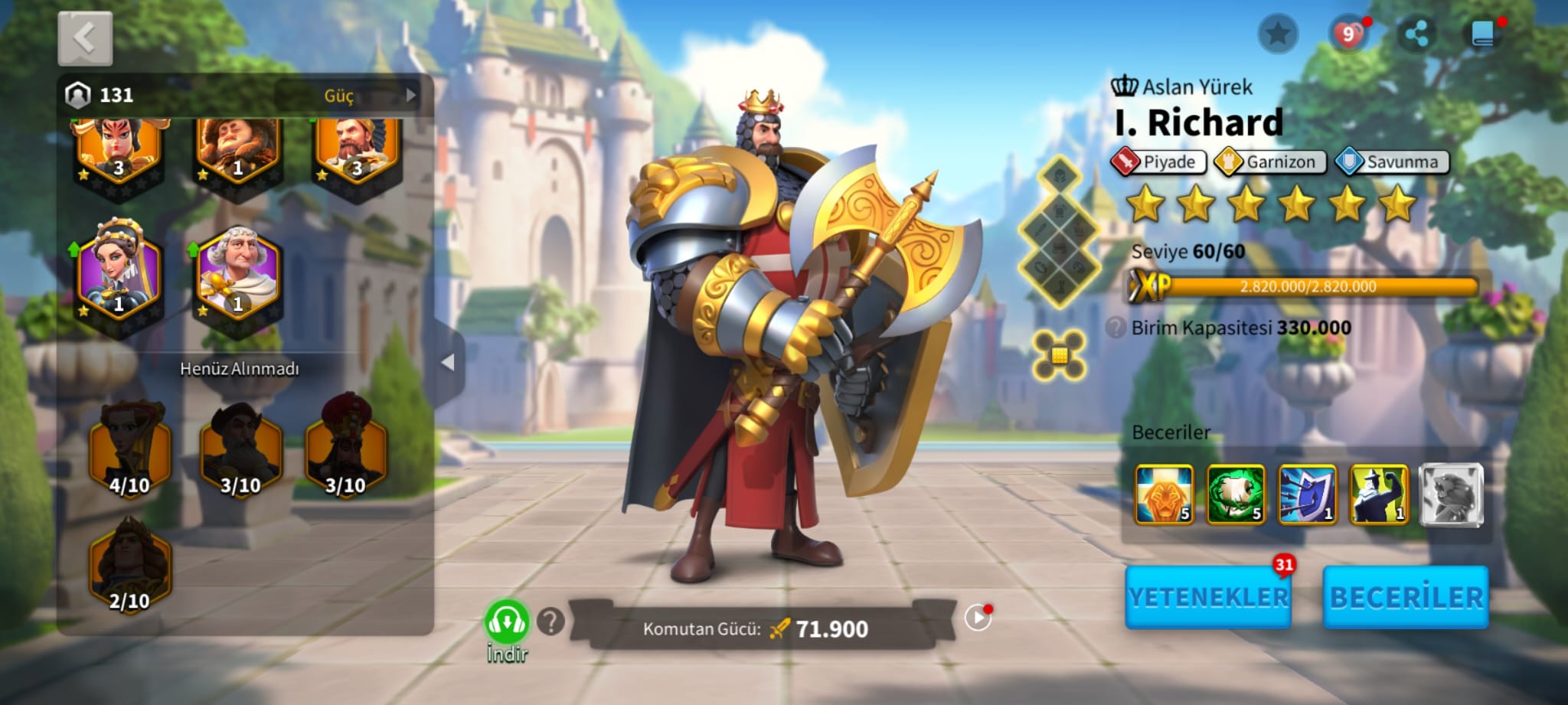Screen dimensions: 1568x705
Task: Open the BECERİLER skills screen
Action: point(1406,597)
